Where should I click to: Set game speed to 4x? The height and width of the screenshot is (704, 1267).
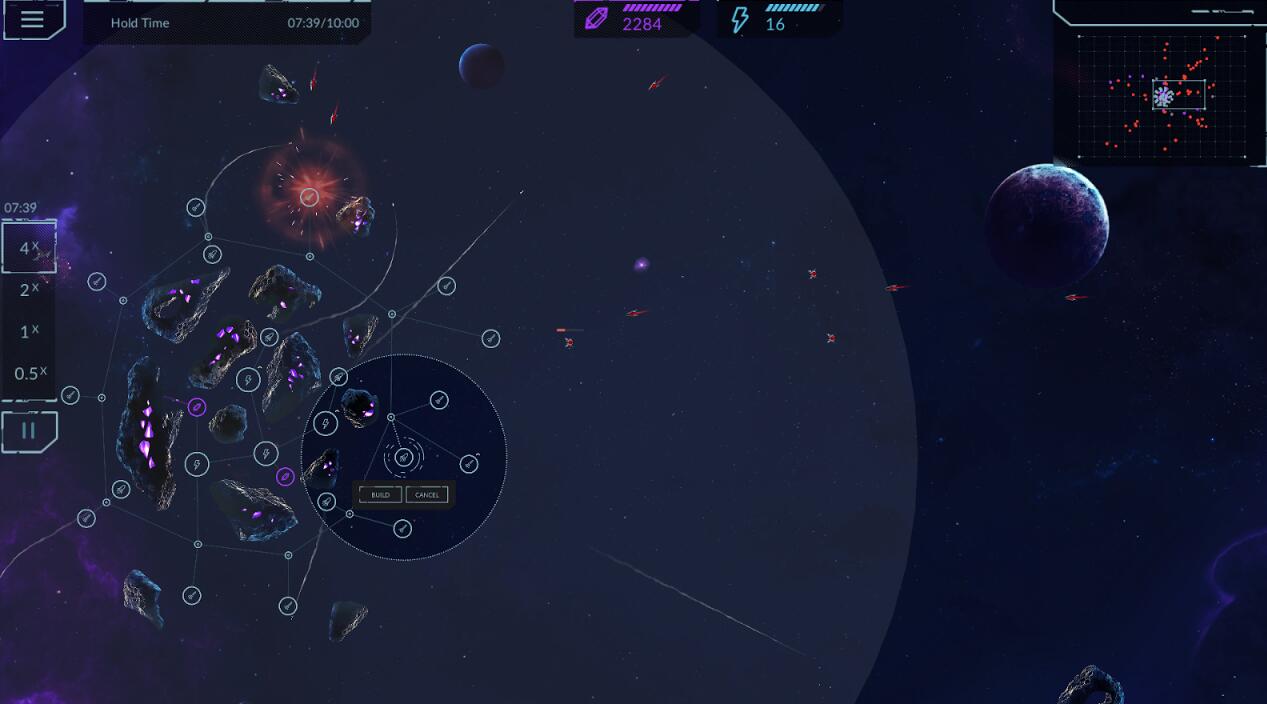[29, 247]
